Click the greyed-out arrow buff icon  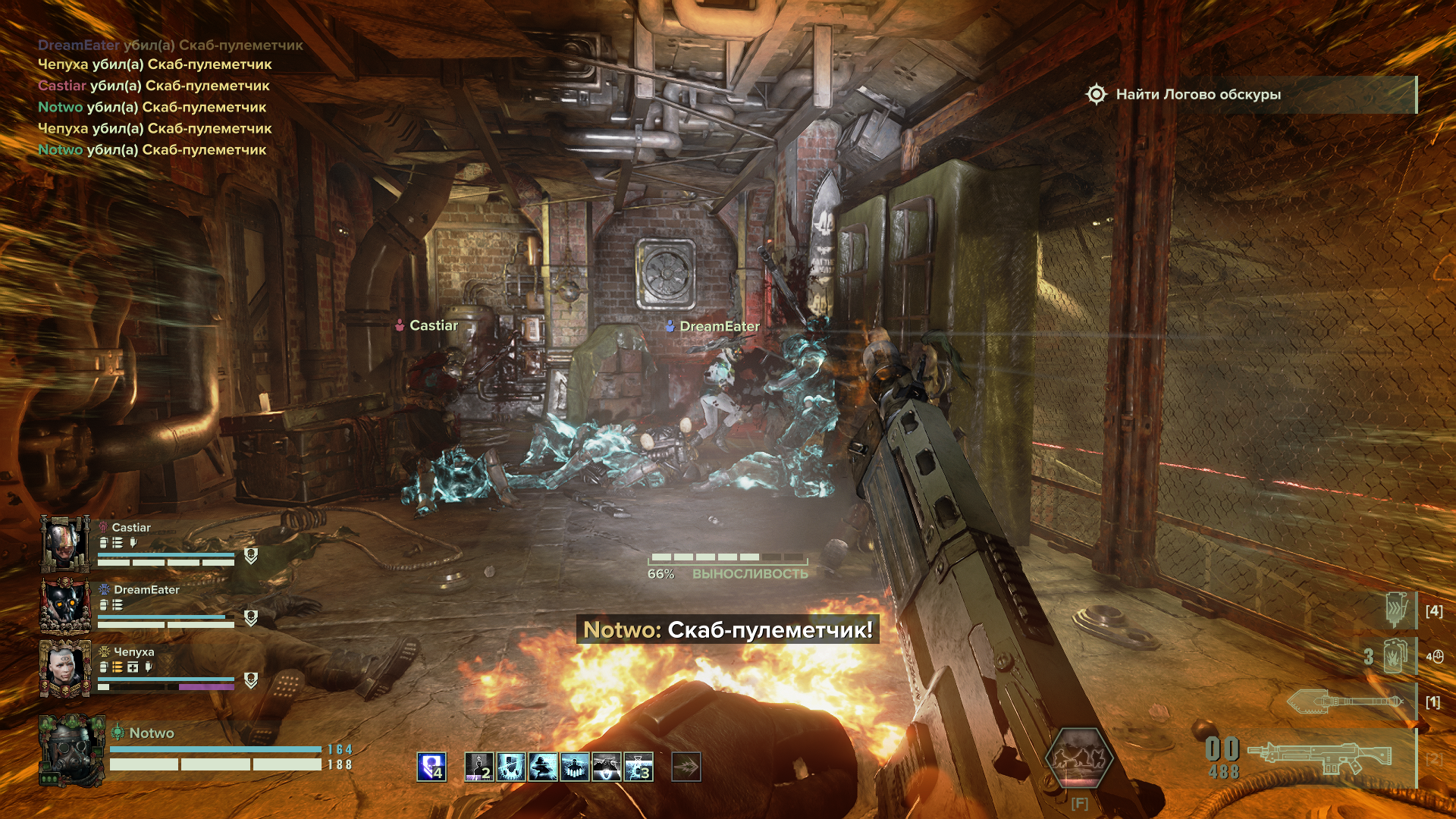pos(686,767)
